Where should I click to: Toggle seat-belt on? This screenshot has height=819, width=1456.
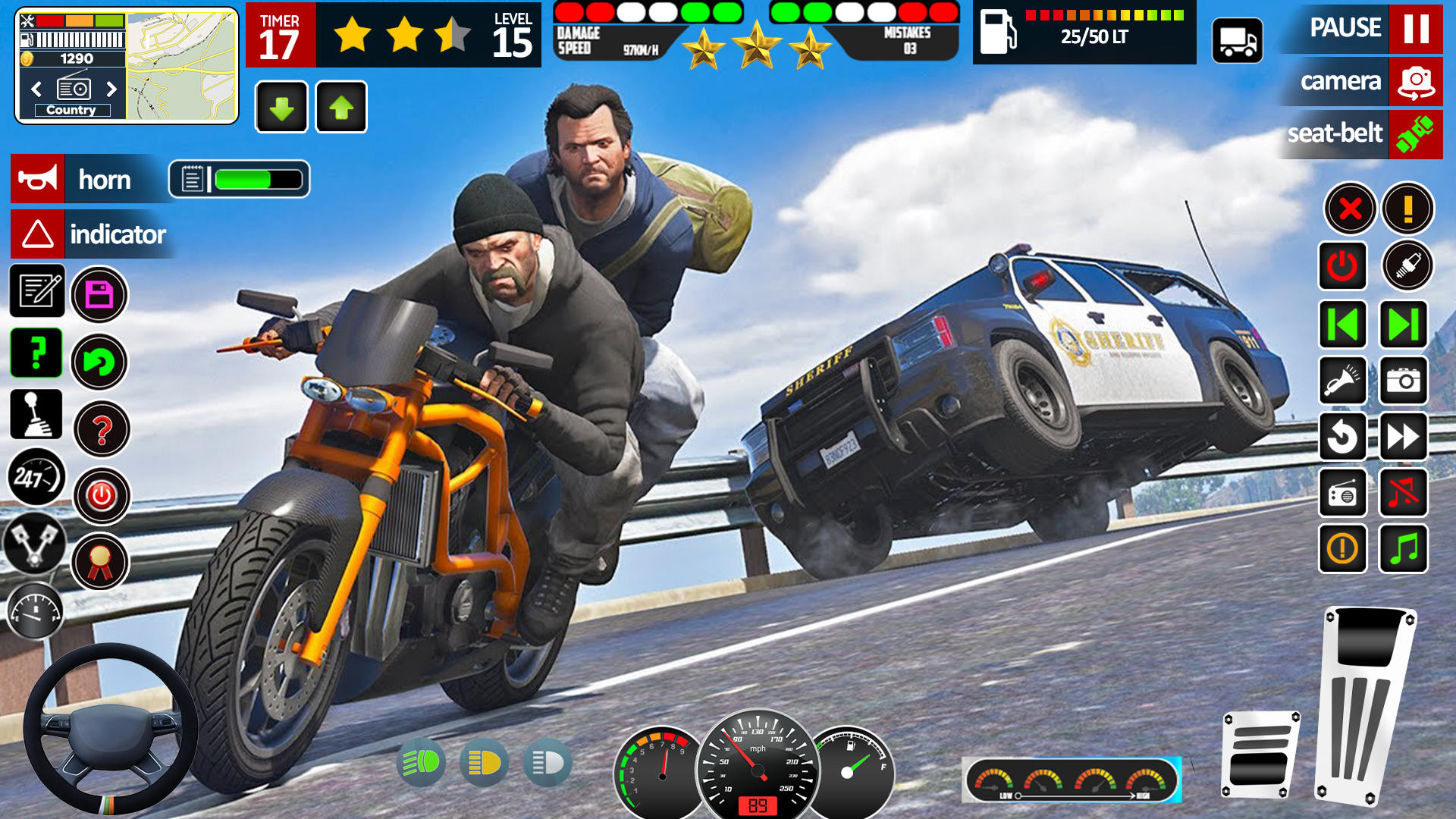1360,134
